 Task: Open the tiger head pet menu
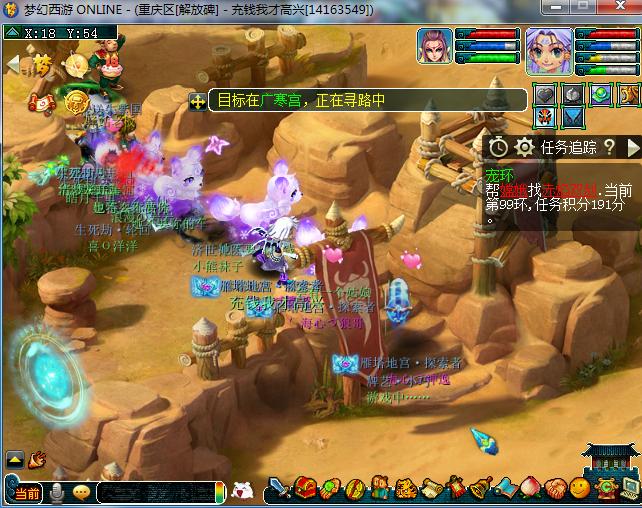pyautogui.click(x=406, y=489)
